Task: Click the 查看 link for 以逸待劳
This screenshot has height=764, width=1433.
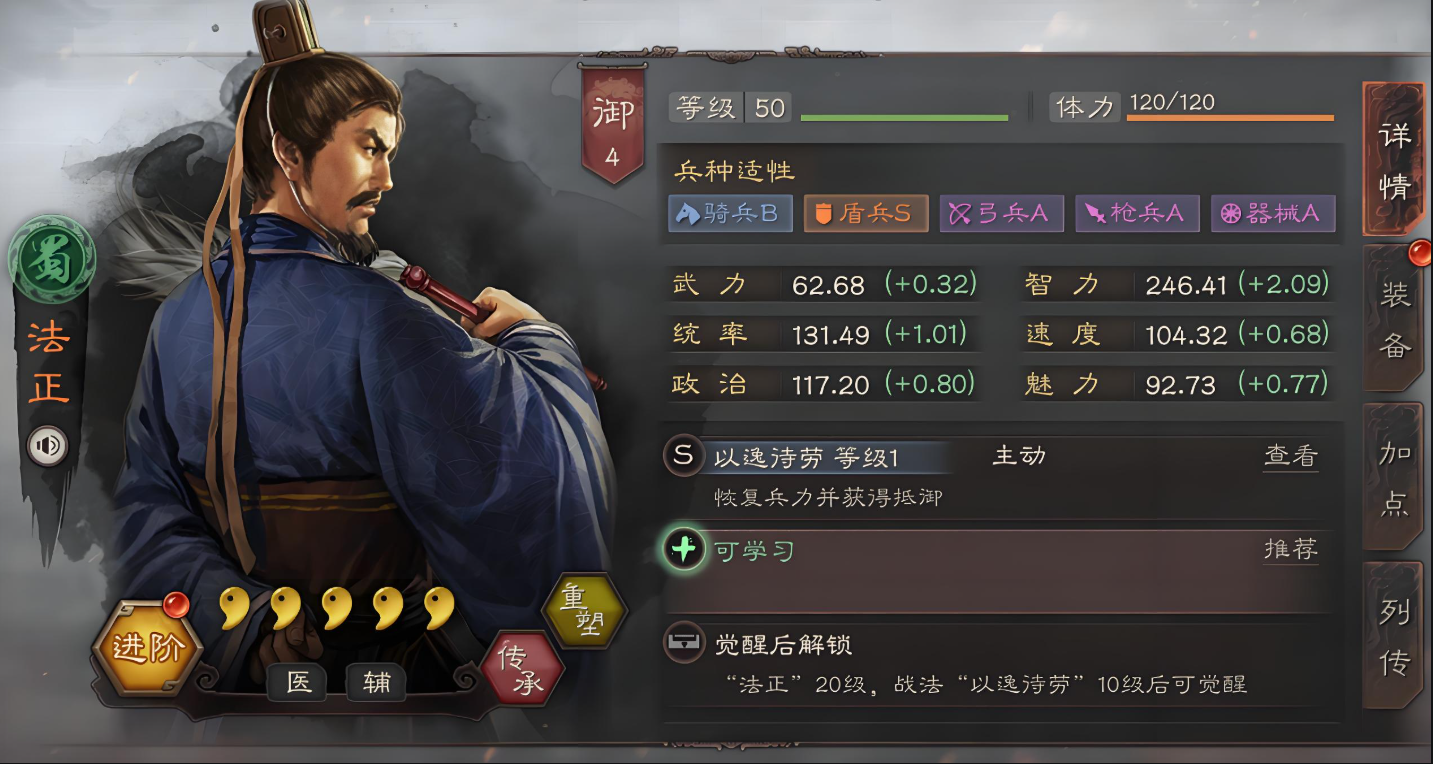Action: (1290, 456)
